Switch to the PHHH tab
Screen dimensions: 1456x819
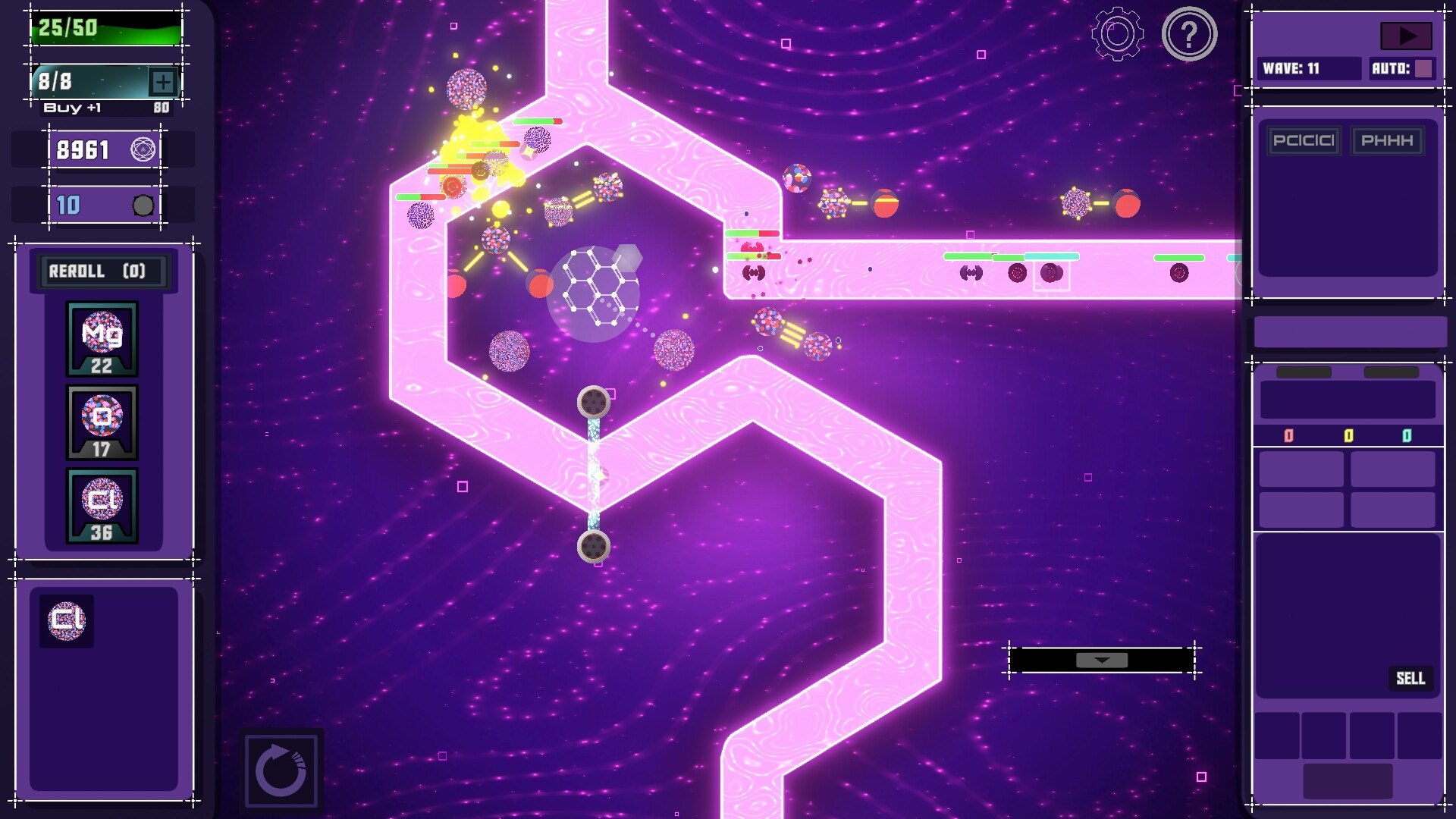pyautogui.click(x=1388, y=140)
